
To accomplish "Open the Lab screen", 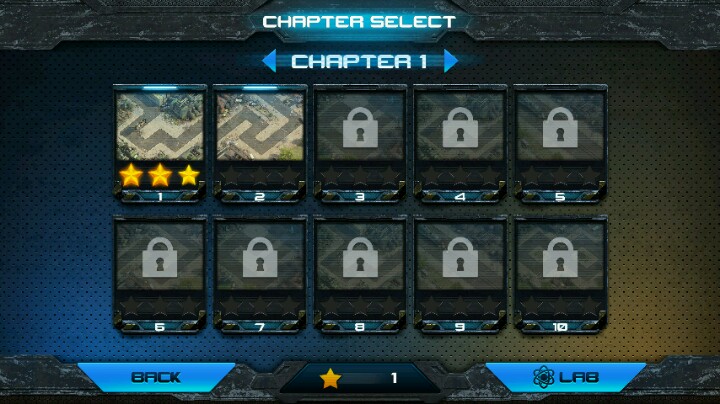I will click(x=565, y=377).
